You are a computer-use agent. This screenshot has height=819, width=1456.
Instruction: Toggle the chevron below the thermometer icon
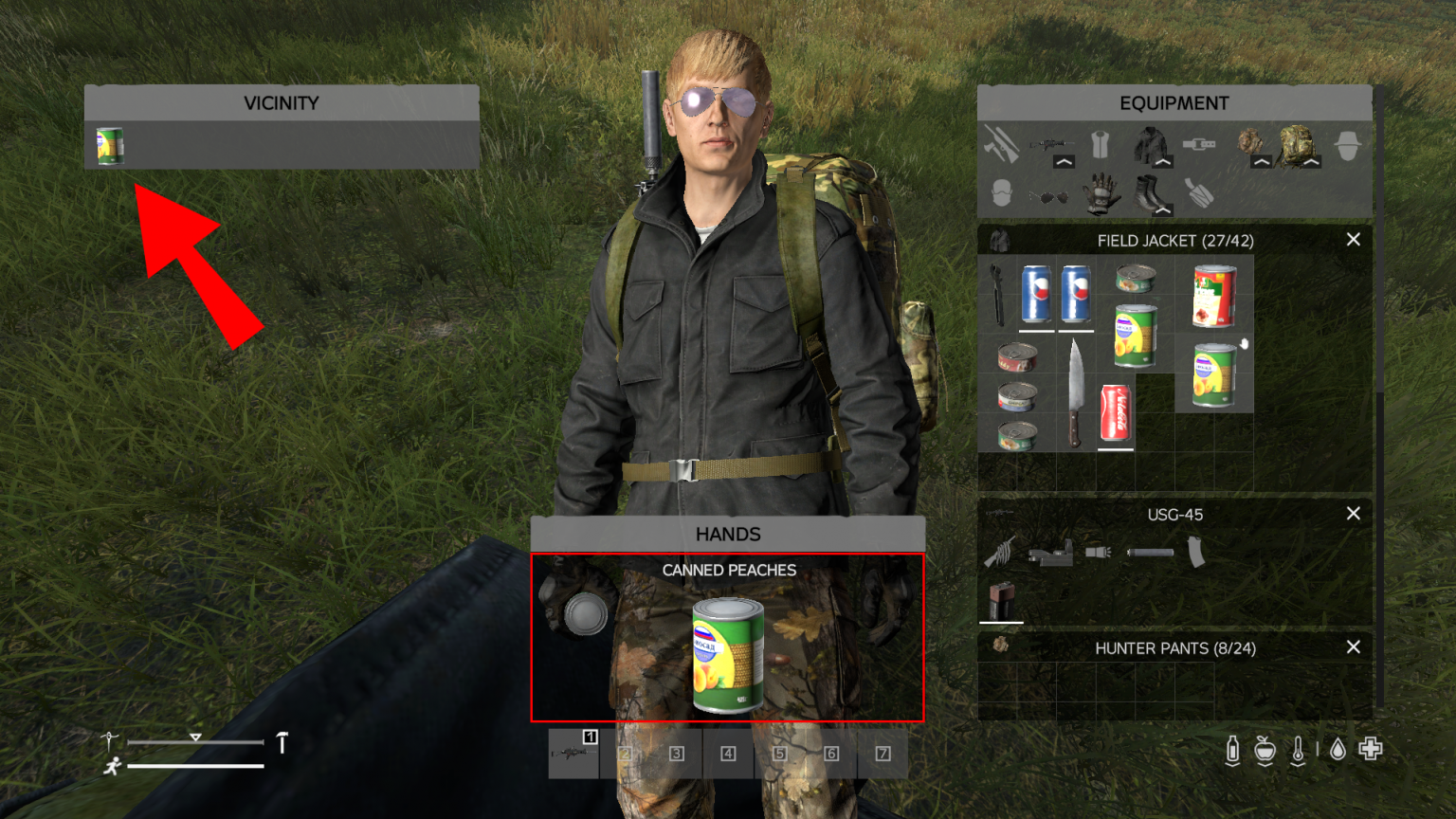(1298, 764)
